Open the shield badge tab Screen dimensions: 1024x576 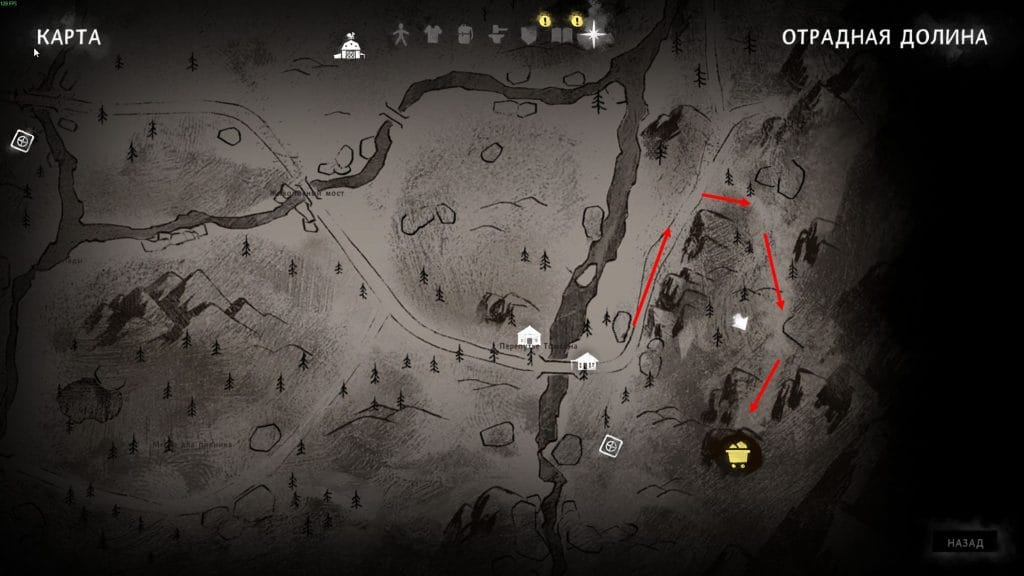tap(529, 35)
